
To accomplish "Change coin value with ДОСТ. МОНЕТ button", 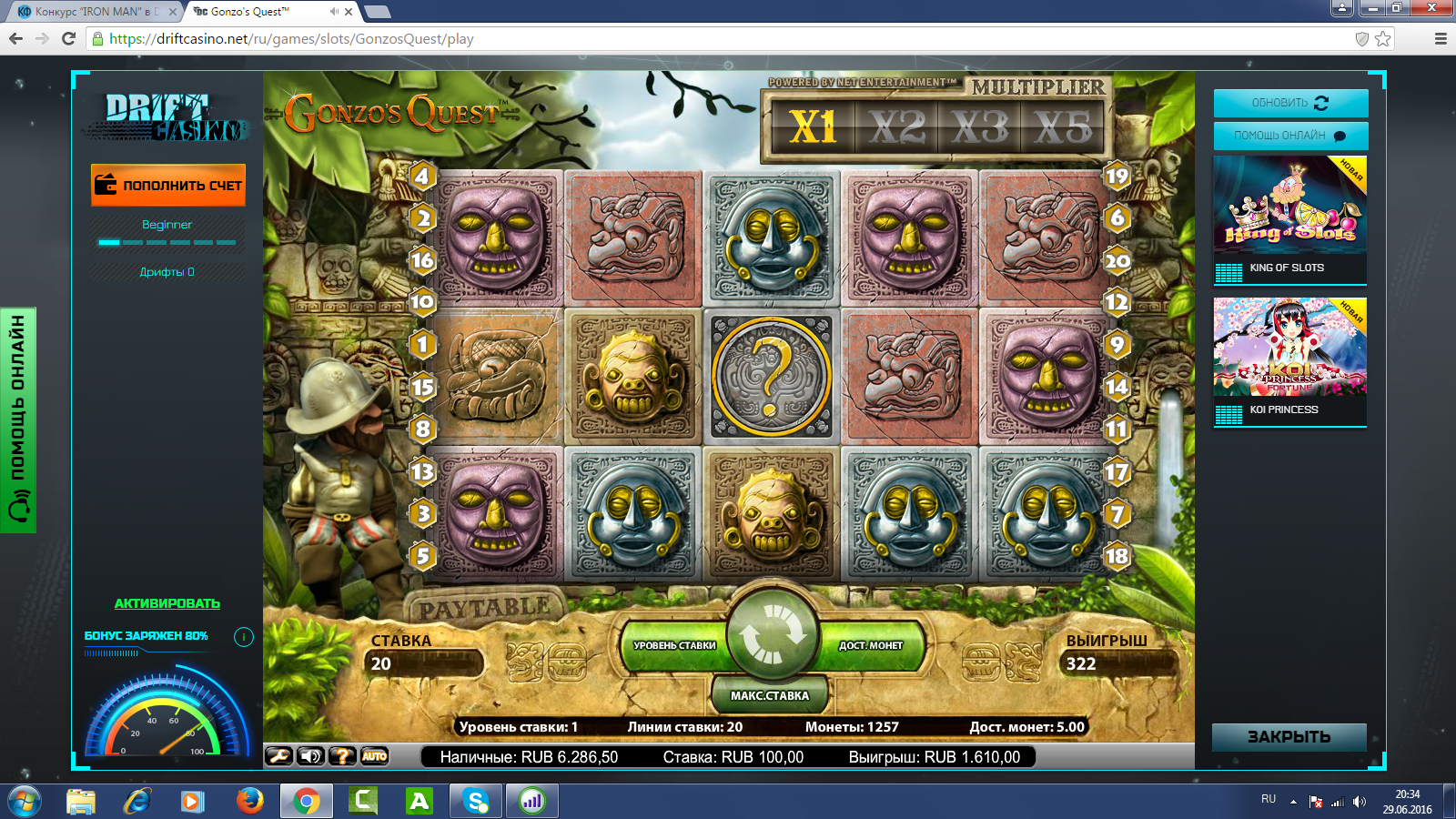I will point(871,645).
